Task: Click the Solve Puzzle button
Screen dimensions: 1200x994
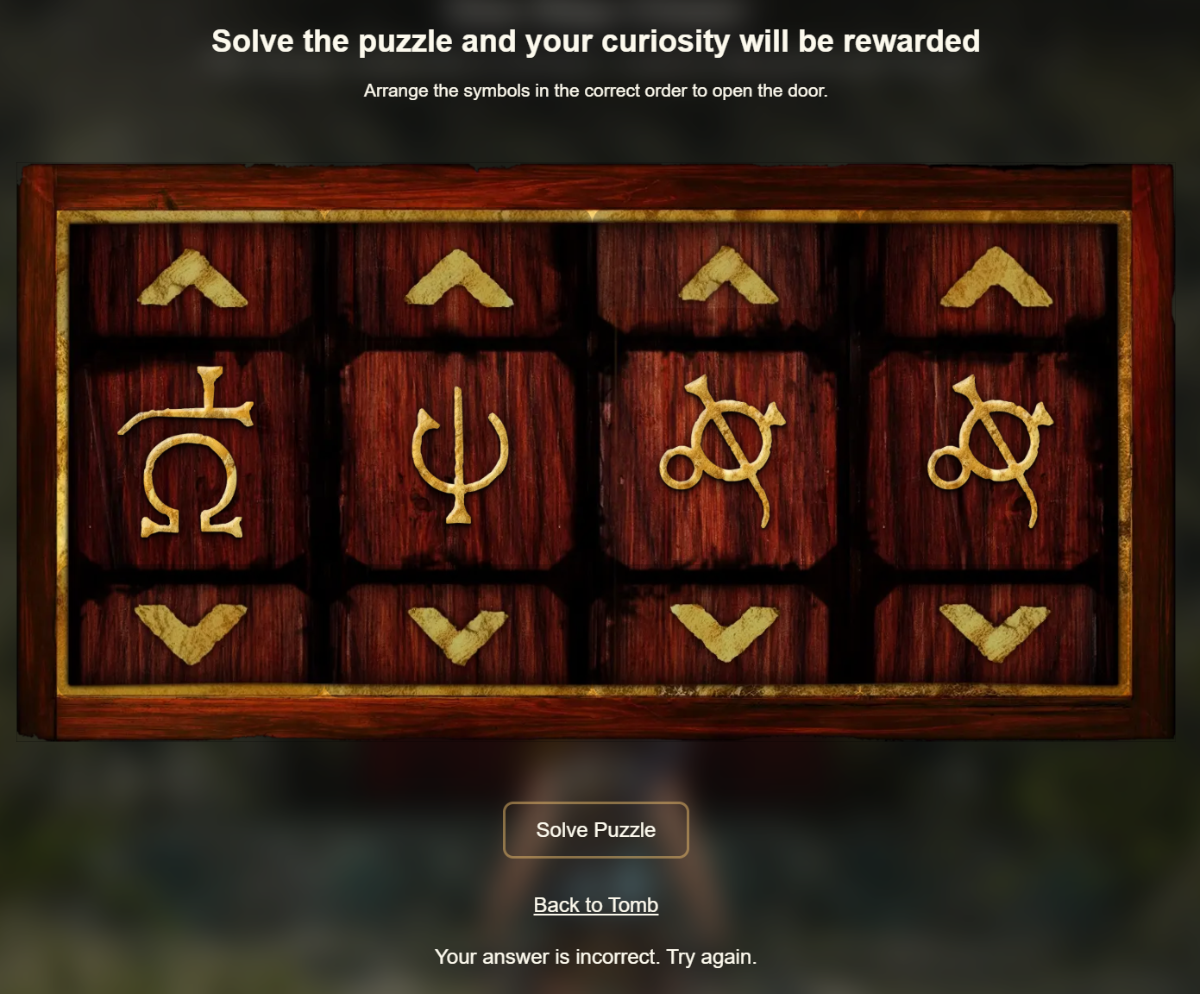Action: (595, 830)
